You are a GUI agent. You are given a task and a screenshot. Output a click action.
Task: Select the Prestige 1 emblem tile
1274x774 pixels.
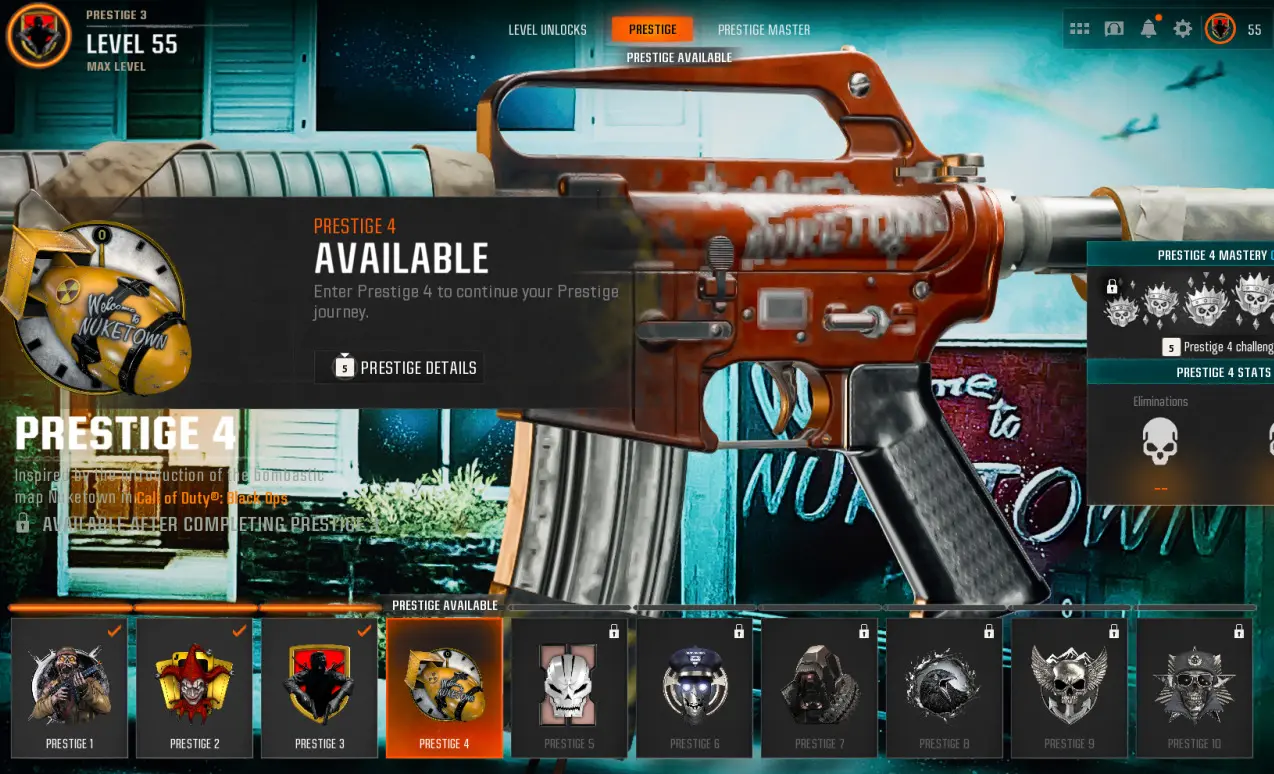coord(70,688)
